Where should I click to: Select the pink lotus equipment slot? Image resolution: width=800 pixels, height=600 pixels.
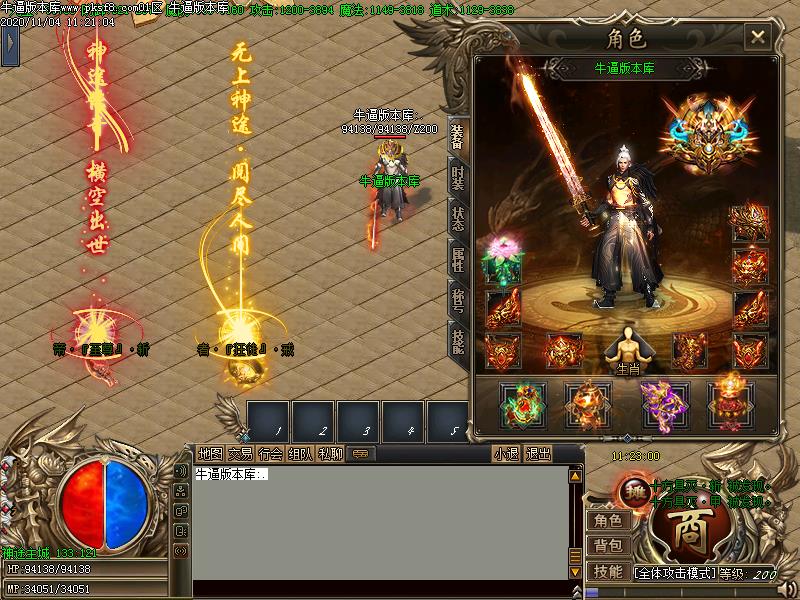pos(502,258)
